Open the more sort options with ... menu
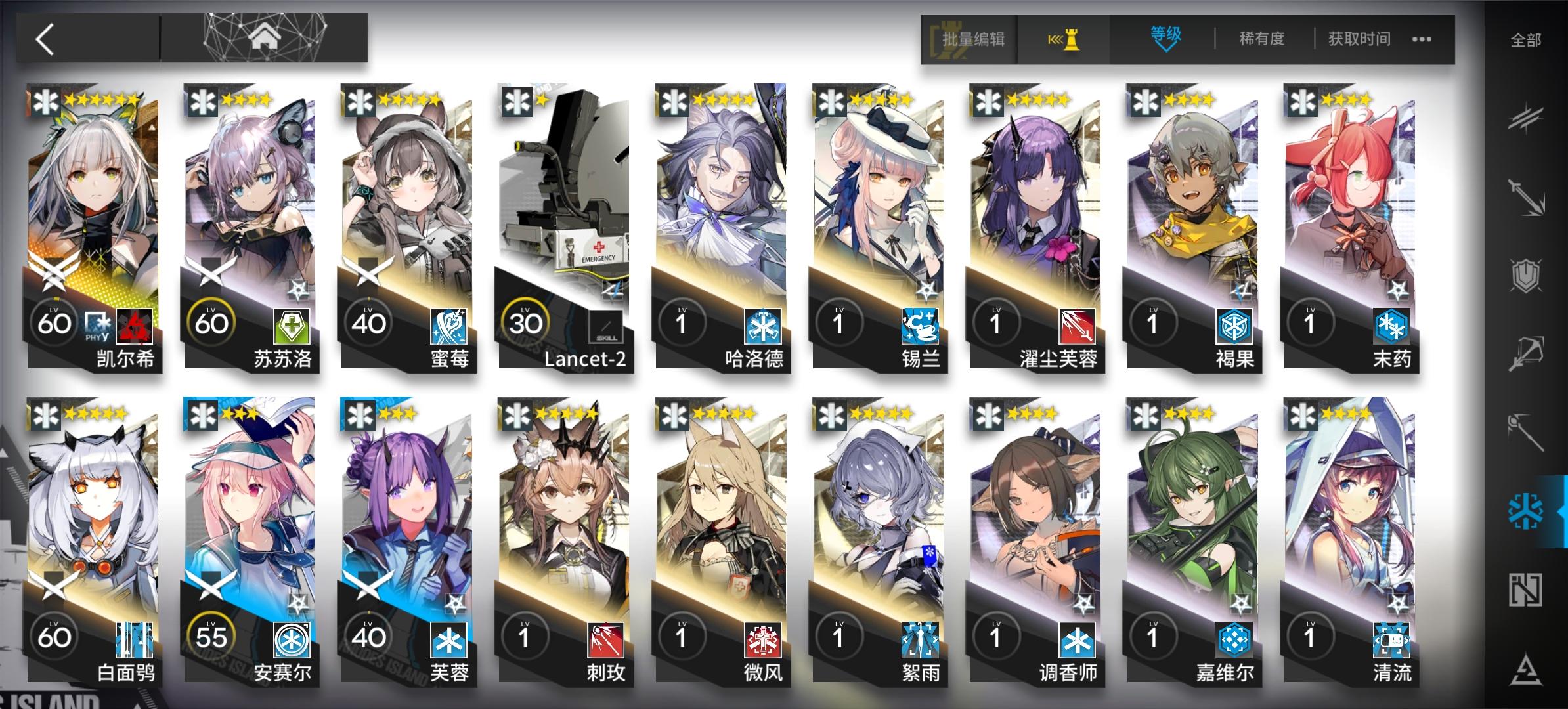Viewport: 1568px width, 709px height. (x=1420, y=39)
